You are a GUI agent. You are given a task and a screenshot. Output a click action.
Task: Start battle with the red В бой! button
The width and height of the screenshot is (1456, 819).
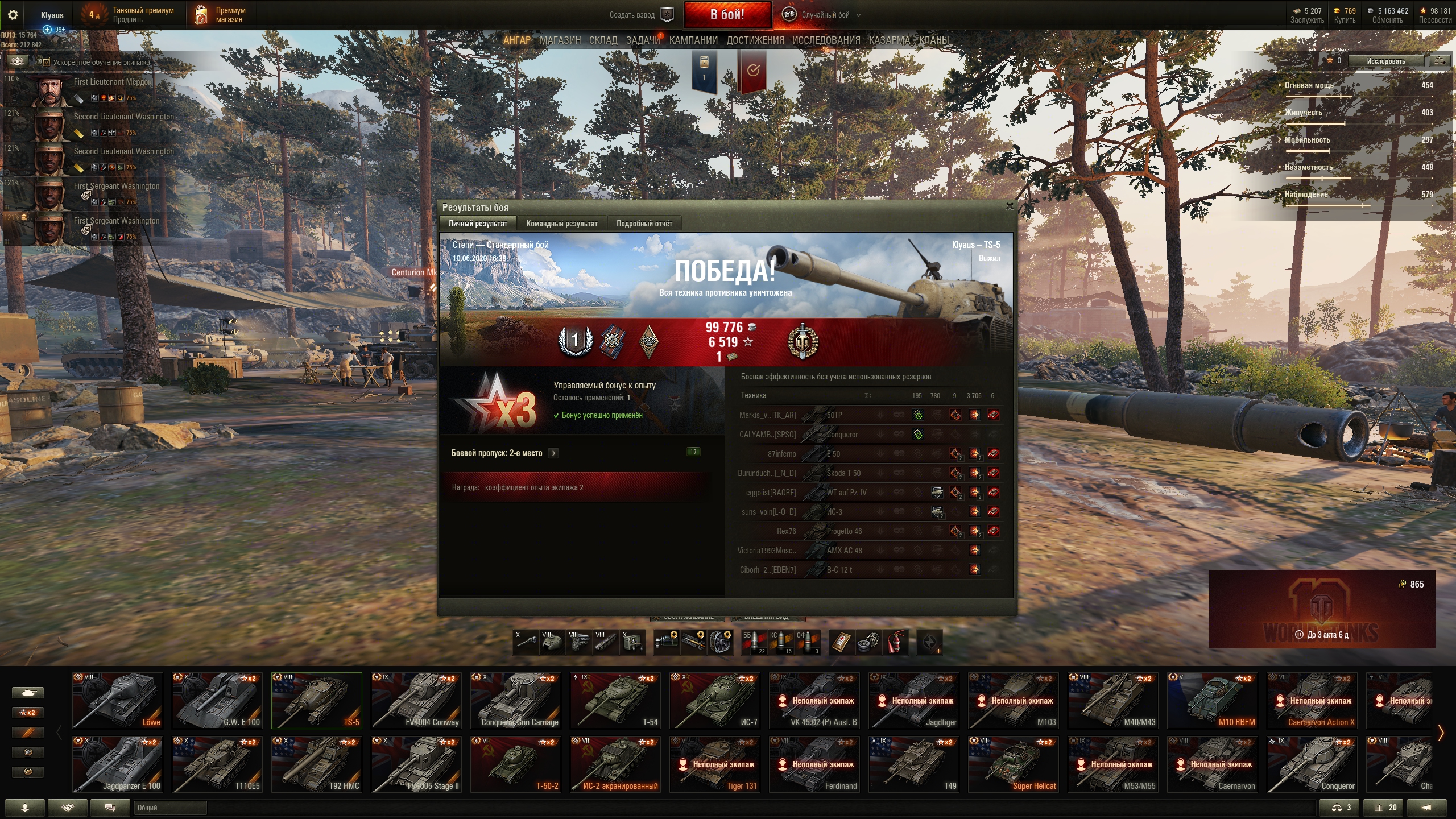click(x=727, y=15)
